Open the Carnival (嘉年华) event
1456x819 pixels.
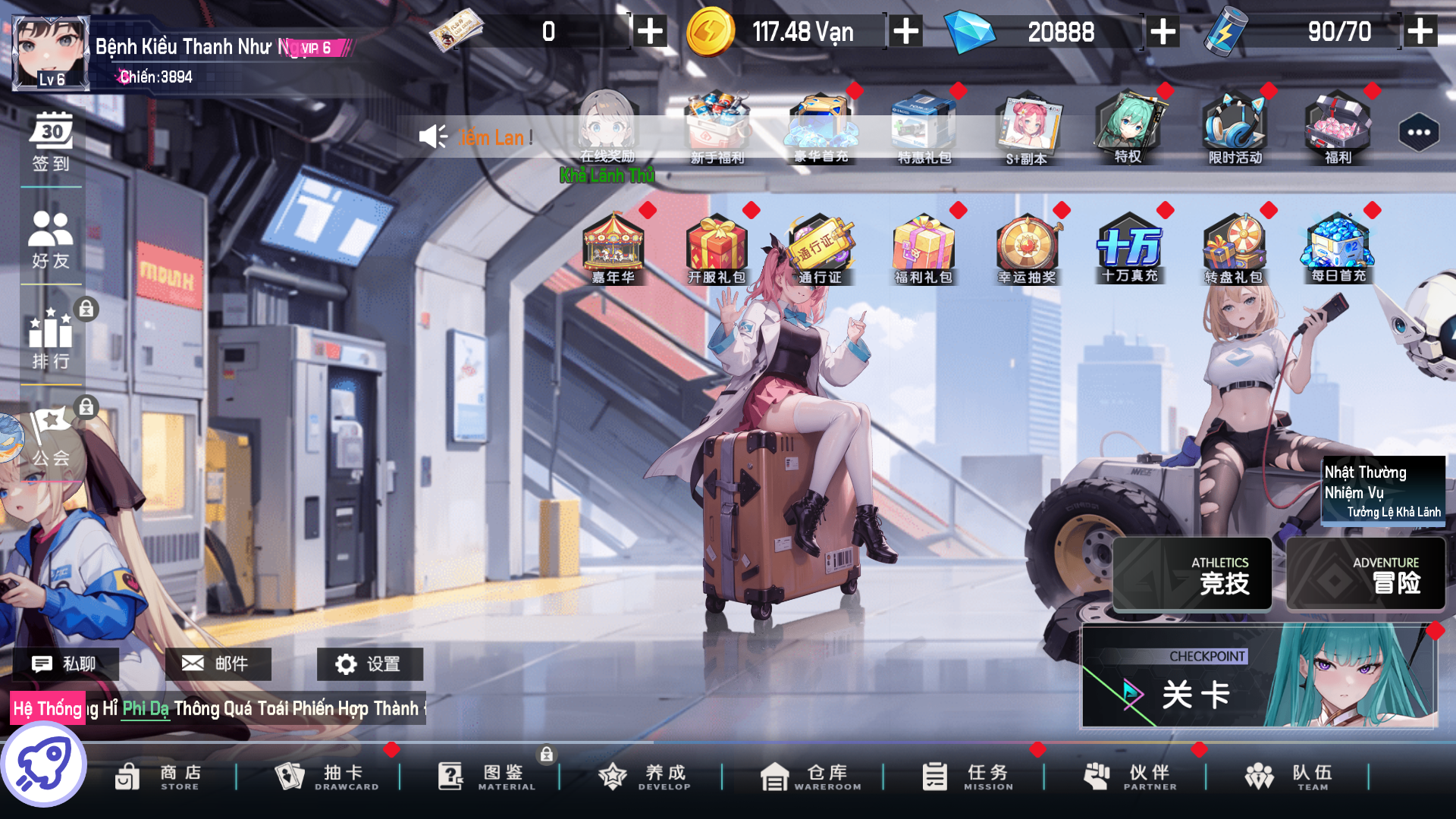(614, 248)
